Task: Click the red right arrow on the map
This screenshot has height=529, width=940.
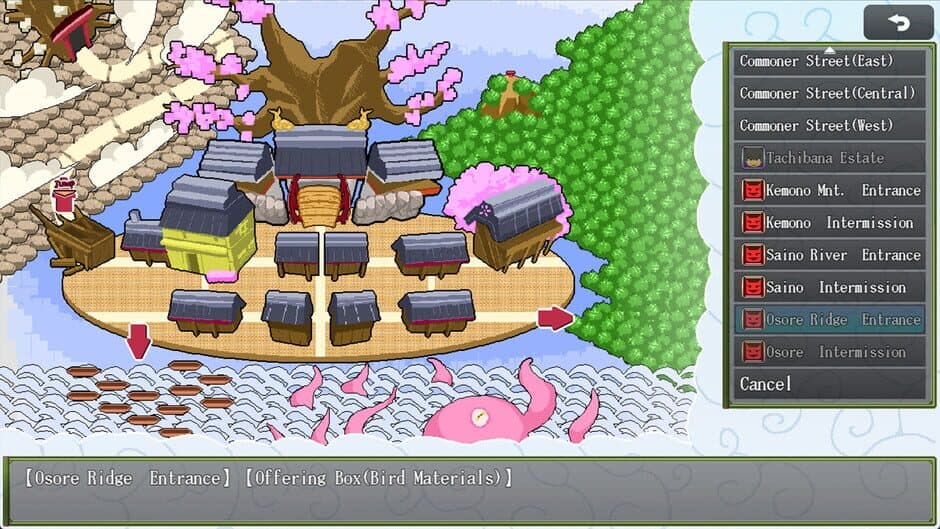Action: pos(555,318)
